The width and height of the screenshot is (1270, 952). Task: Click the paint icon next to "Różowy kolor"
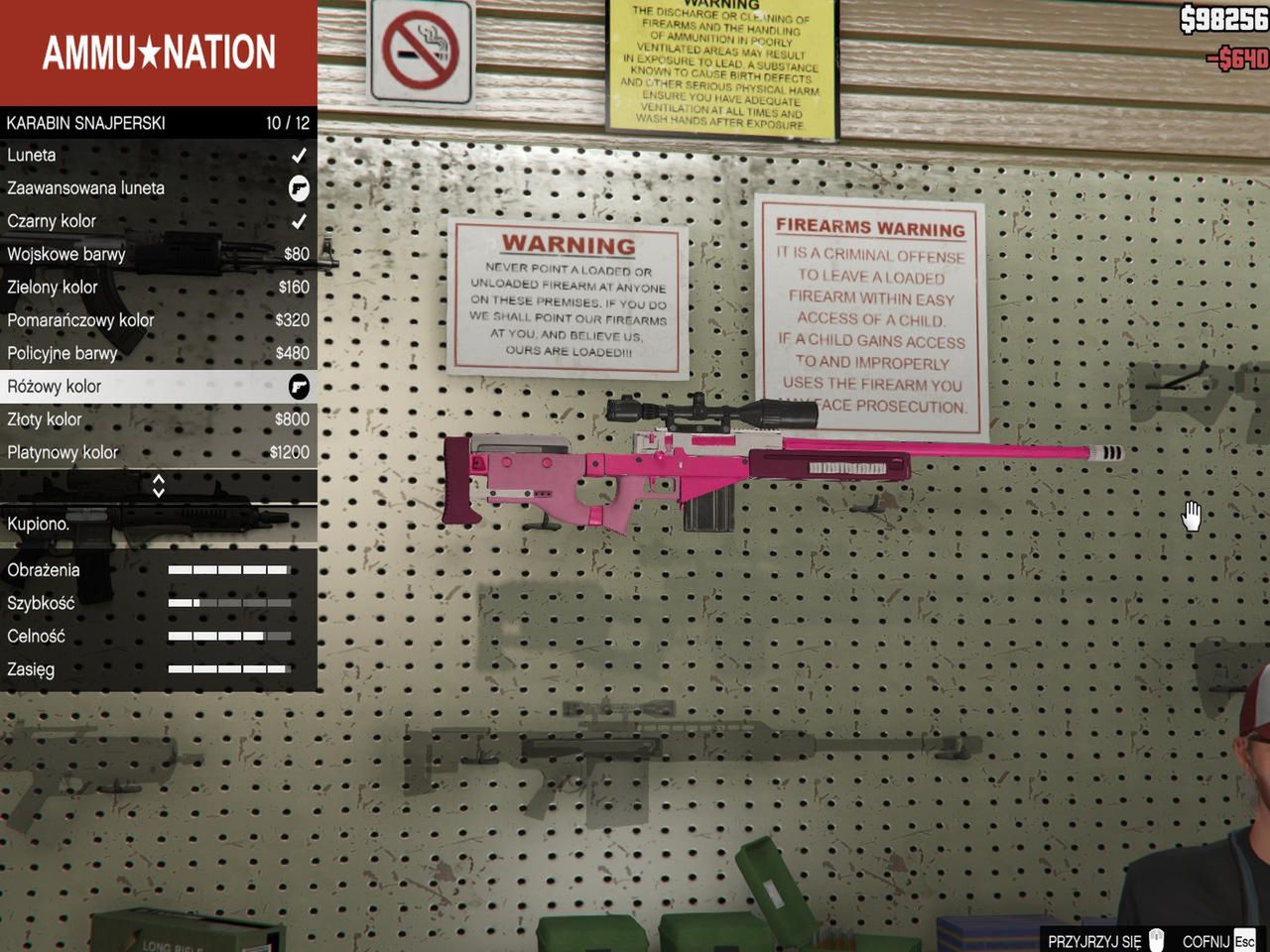(299, 387)
